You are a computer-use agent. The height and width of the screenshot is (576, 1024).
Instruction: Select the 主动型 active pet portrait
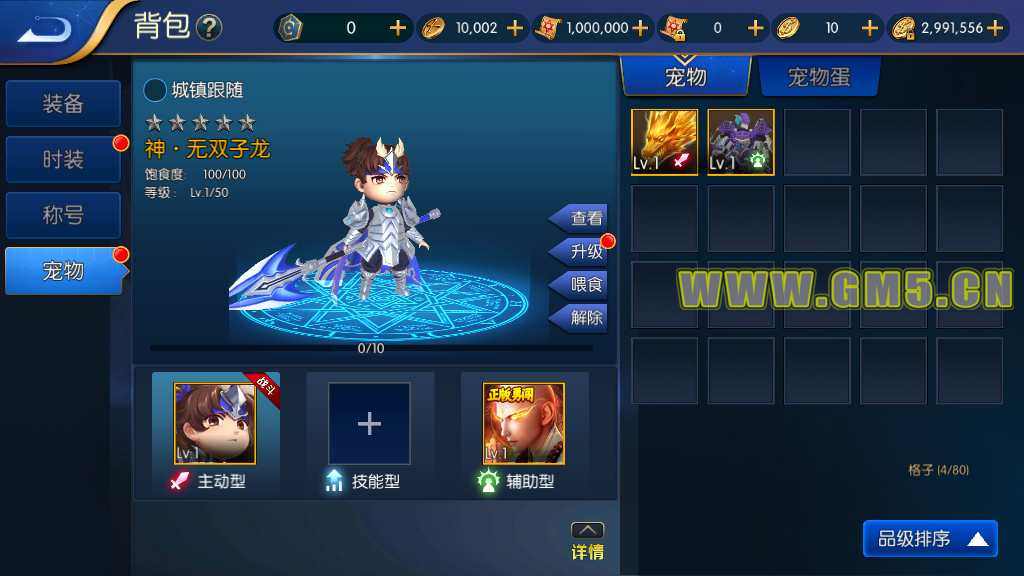pyautogui.click(x=215, y=423)
